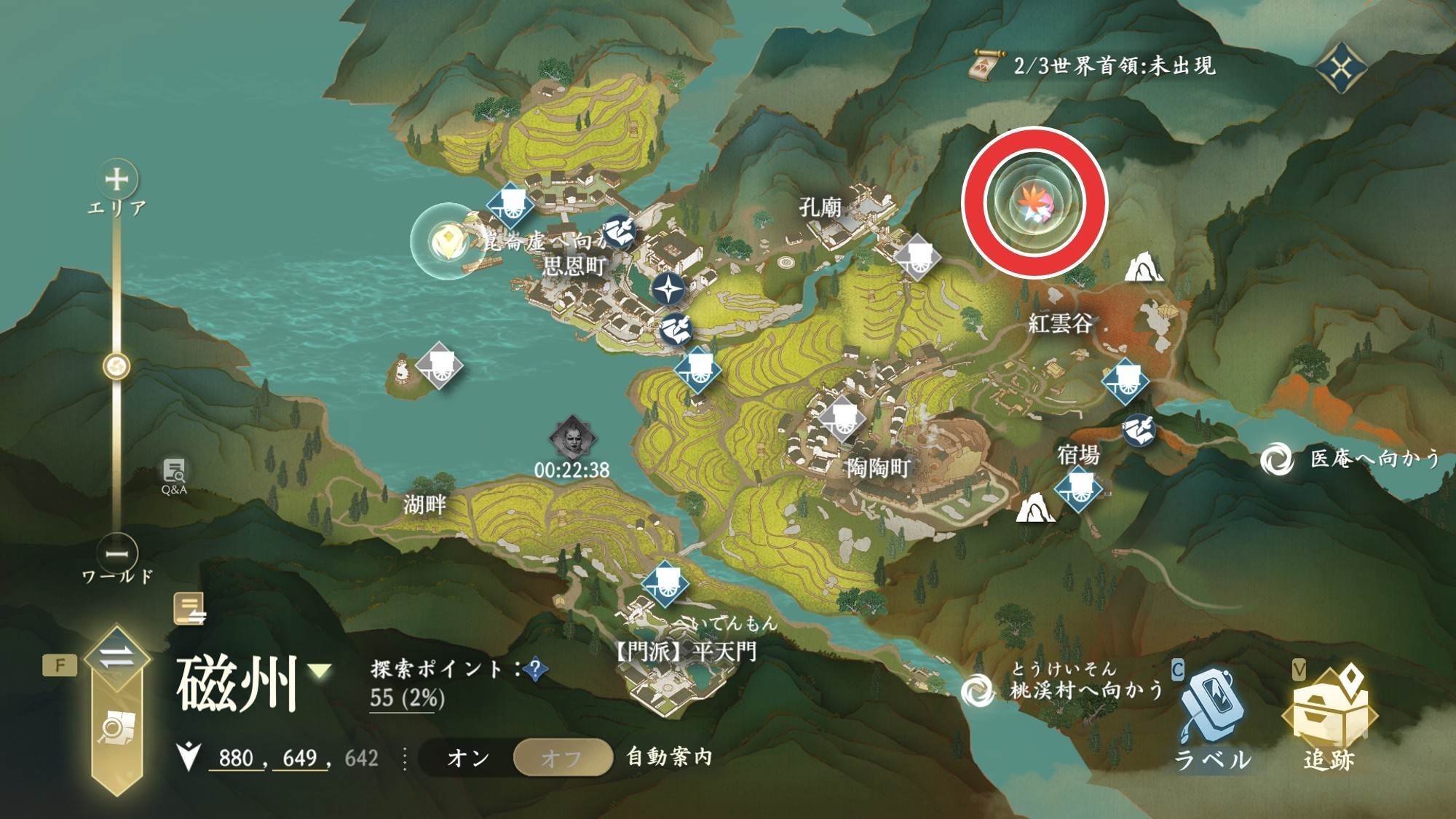This screenshot has width=1456, height=819.
Task: Select the 平天門 carriage fast-travel marker
Action: pos(665,582)
